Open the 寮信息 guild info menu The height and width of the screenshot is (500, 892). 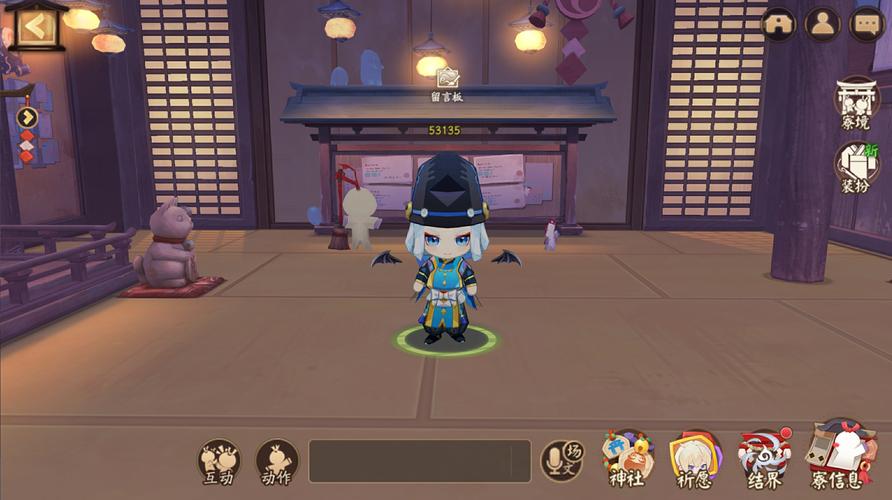837,460
